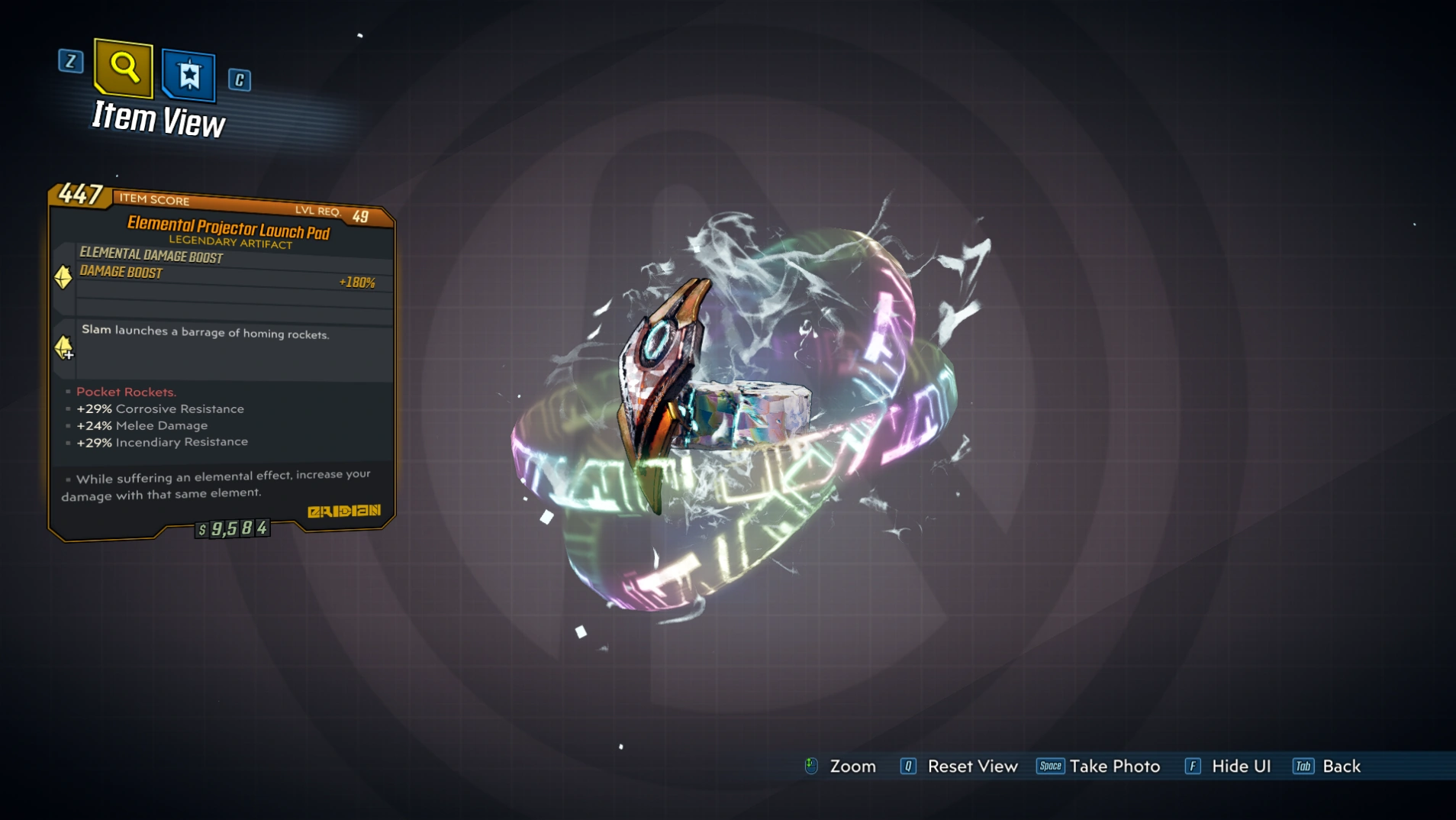Image resolution: width=1456 pixels, height=820 pixels.
Task: Select the C shortcut badge right of banner icon
Action: pos(240,80)
